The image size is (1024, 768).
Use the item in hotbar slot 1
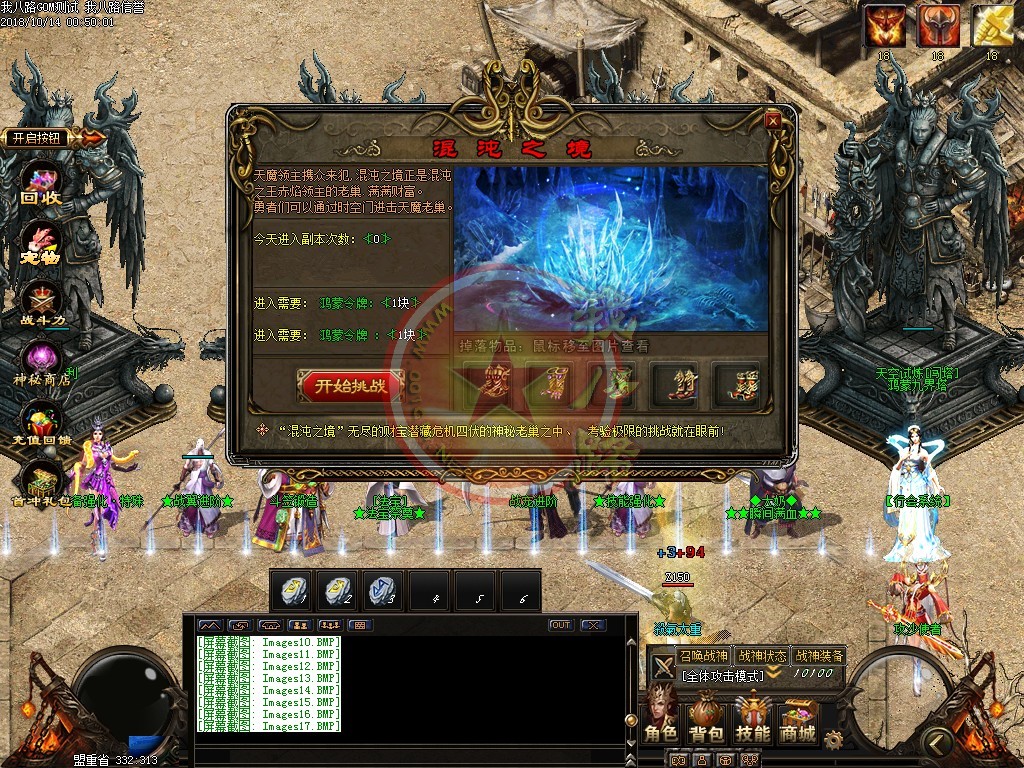click(292, 591)
